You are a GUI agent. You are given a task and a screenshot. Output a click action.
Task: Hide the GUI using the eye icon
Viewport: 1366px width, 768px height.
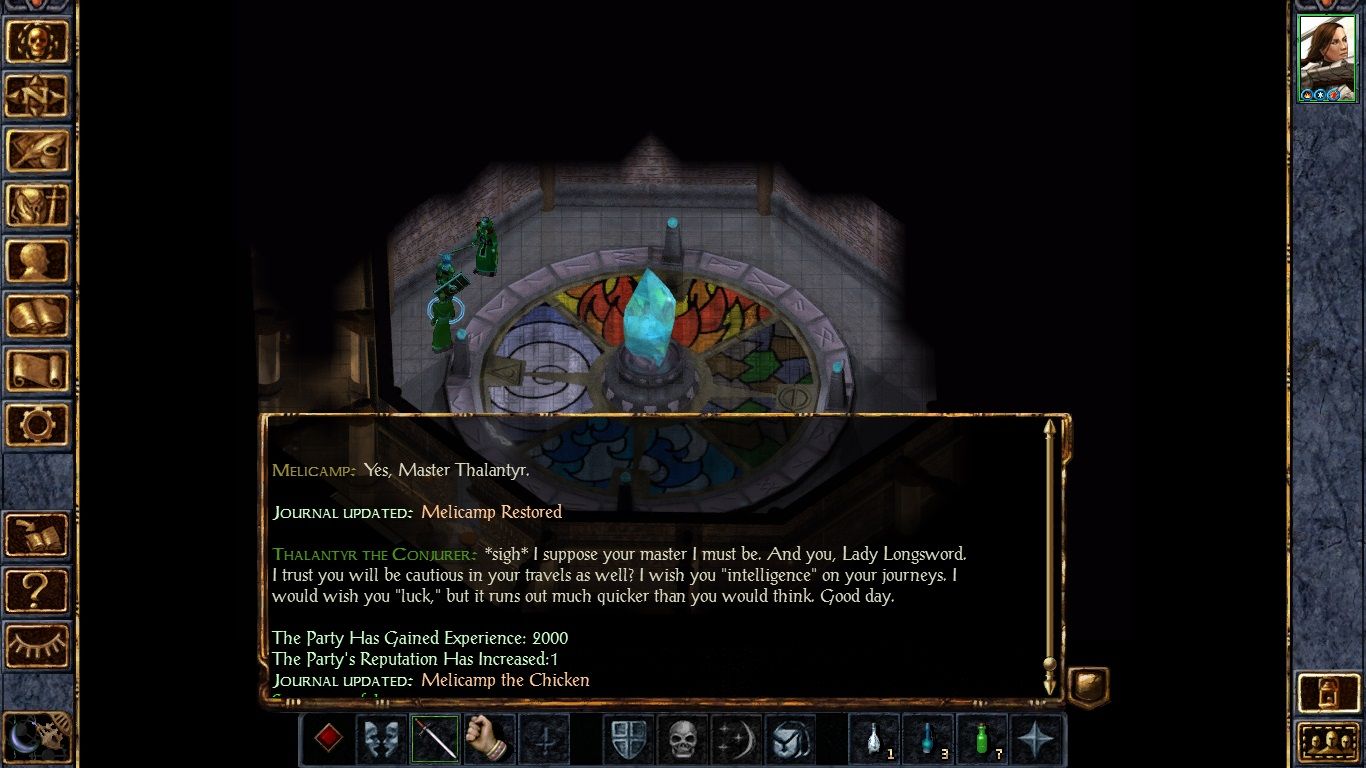point(39,645)
